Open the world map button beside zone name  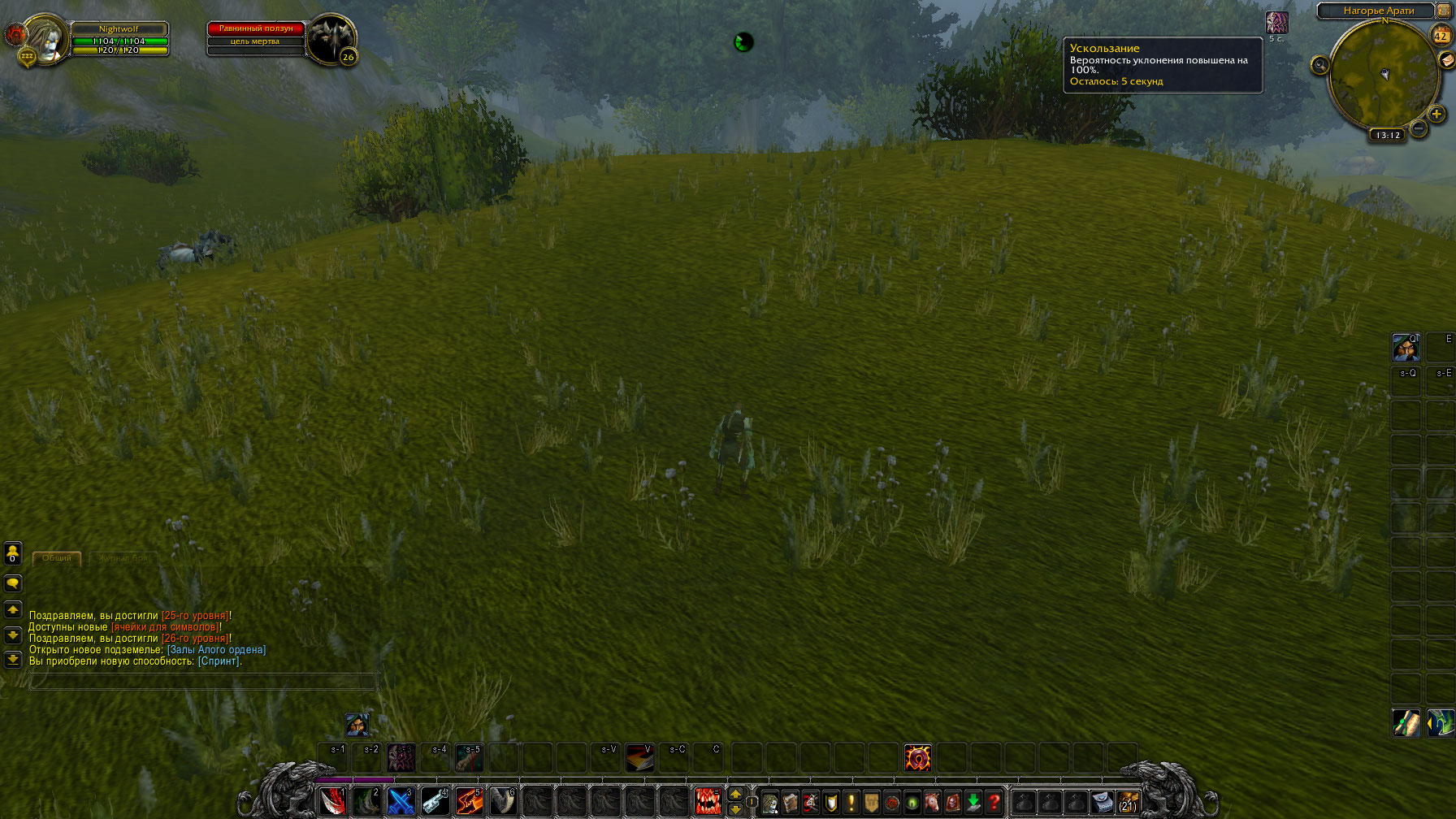1445,11
